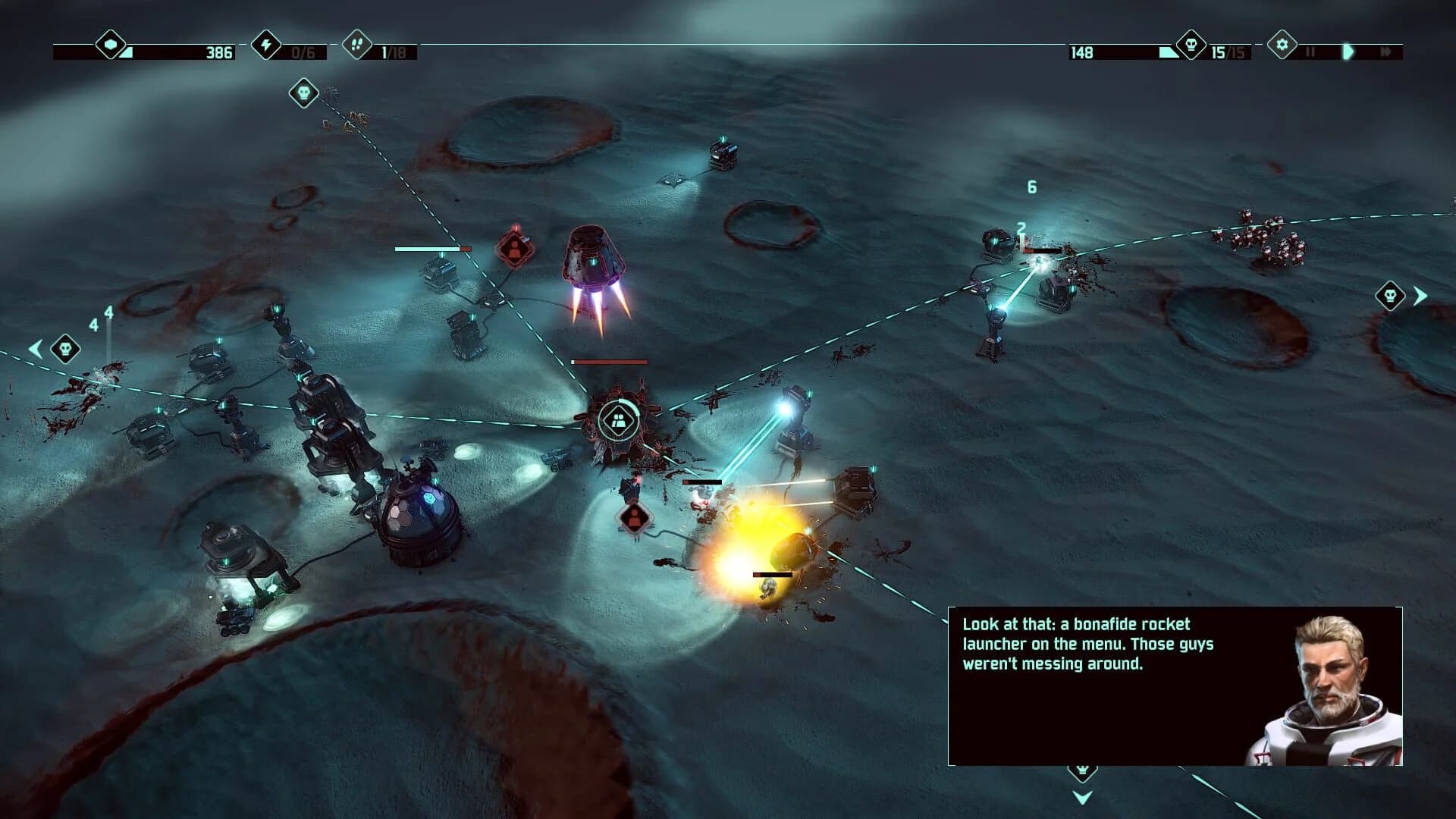
Task: Select the lightning bolt energy icon
Action: tap(265, 45)
